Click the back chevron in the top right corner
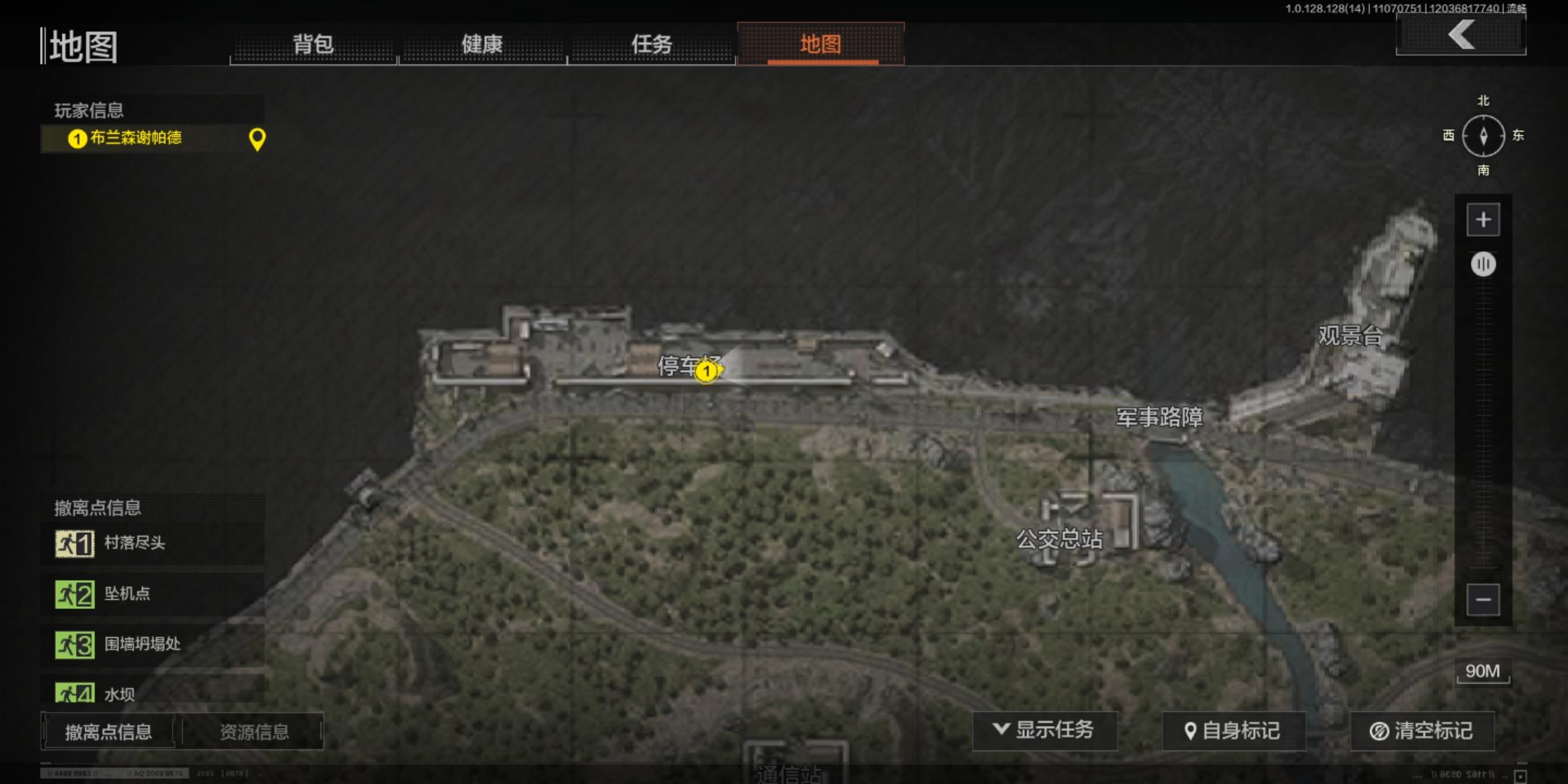The image size is (1568, 784). (1460, 34)
